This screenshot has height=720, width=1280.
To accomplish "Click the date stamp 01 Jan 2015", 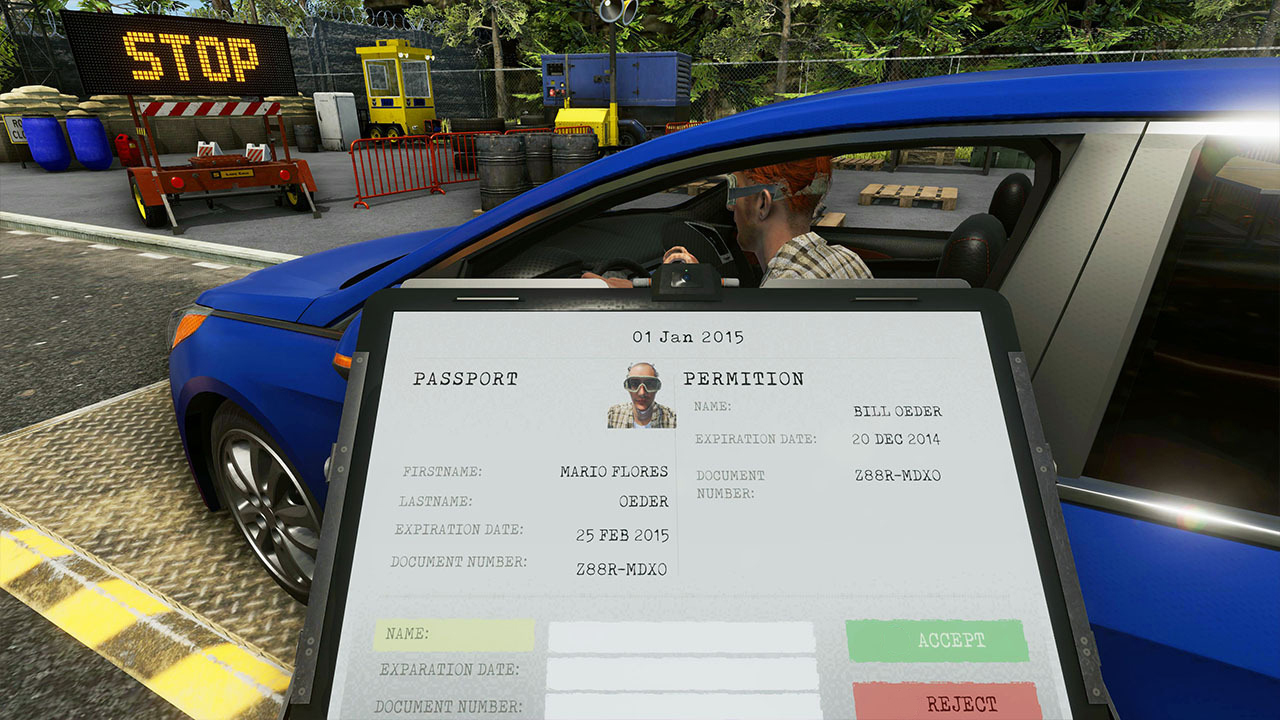I will point(692,336).
